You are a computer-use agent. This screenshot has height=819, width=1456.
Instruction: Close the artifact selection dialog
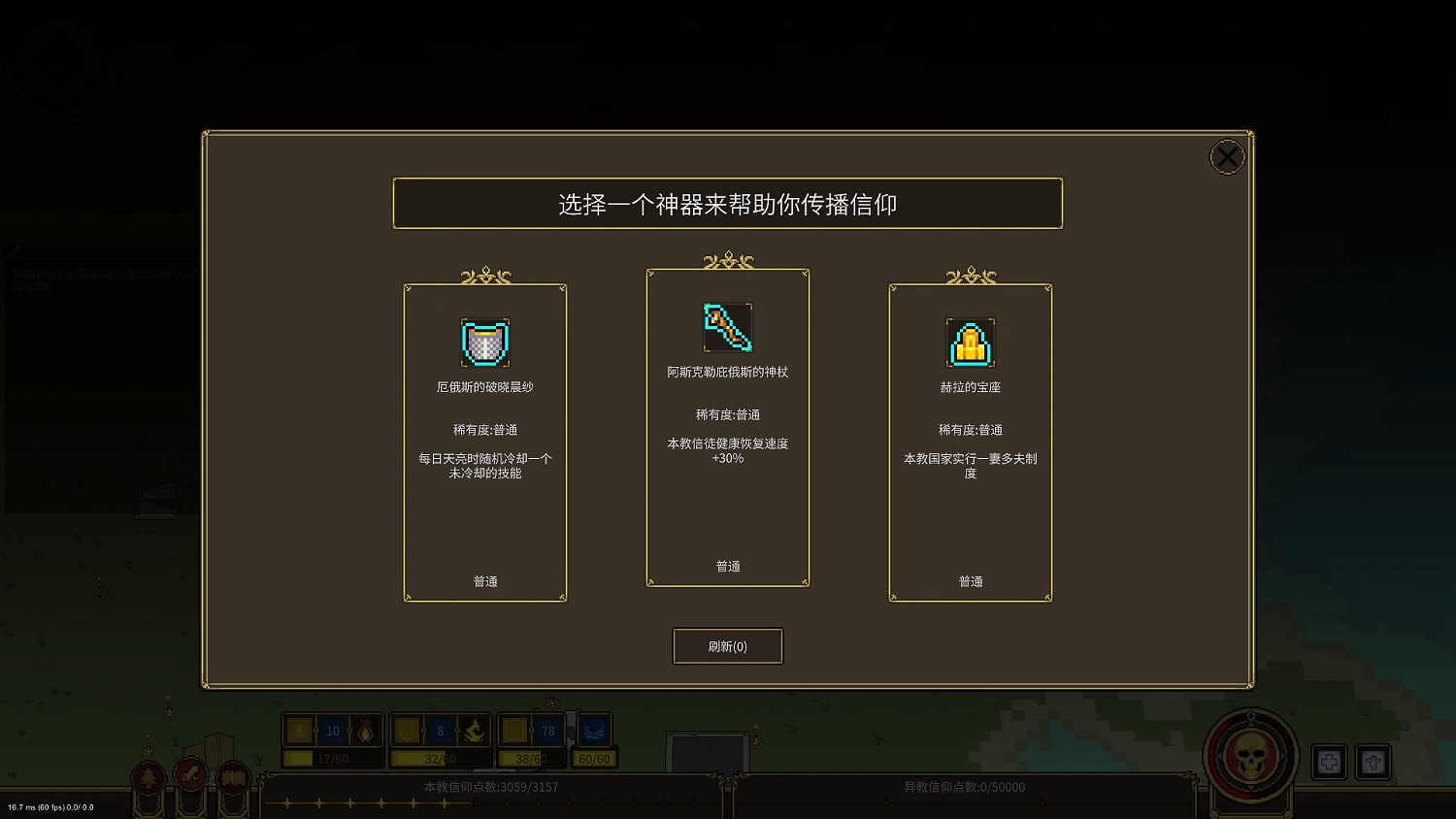coord(1226,156)
